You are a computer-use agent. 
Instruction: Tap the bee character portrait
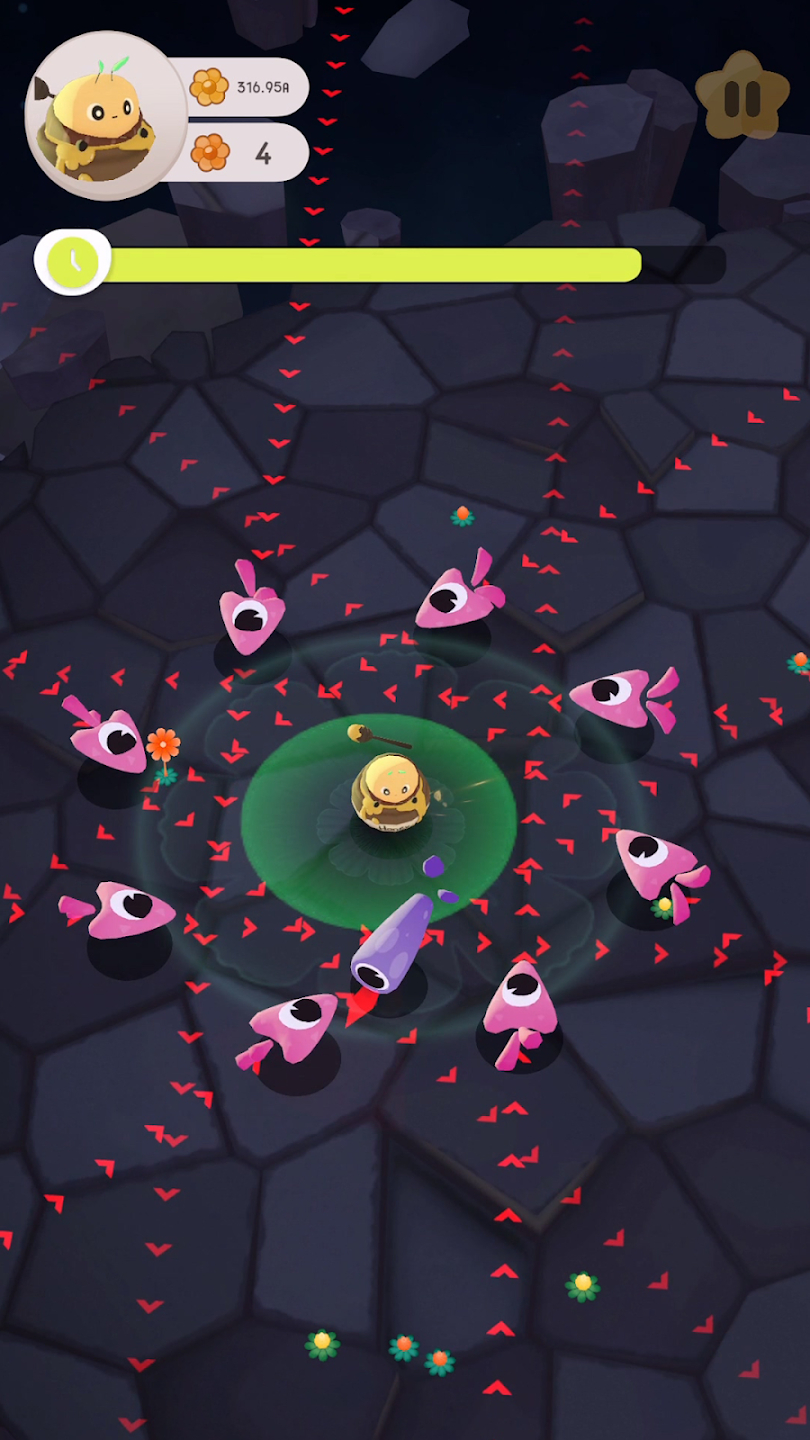105,115
